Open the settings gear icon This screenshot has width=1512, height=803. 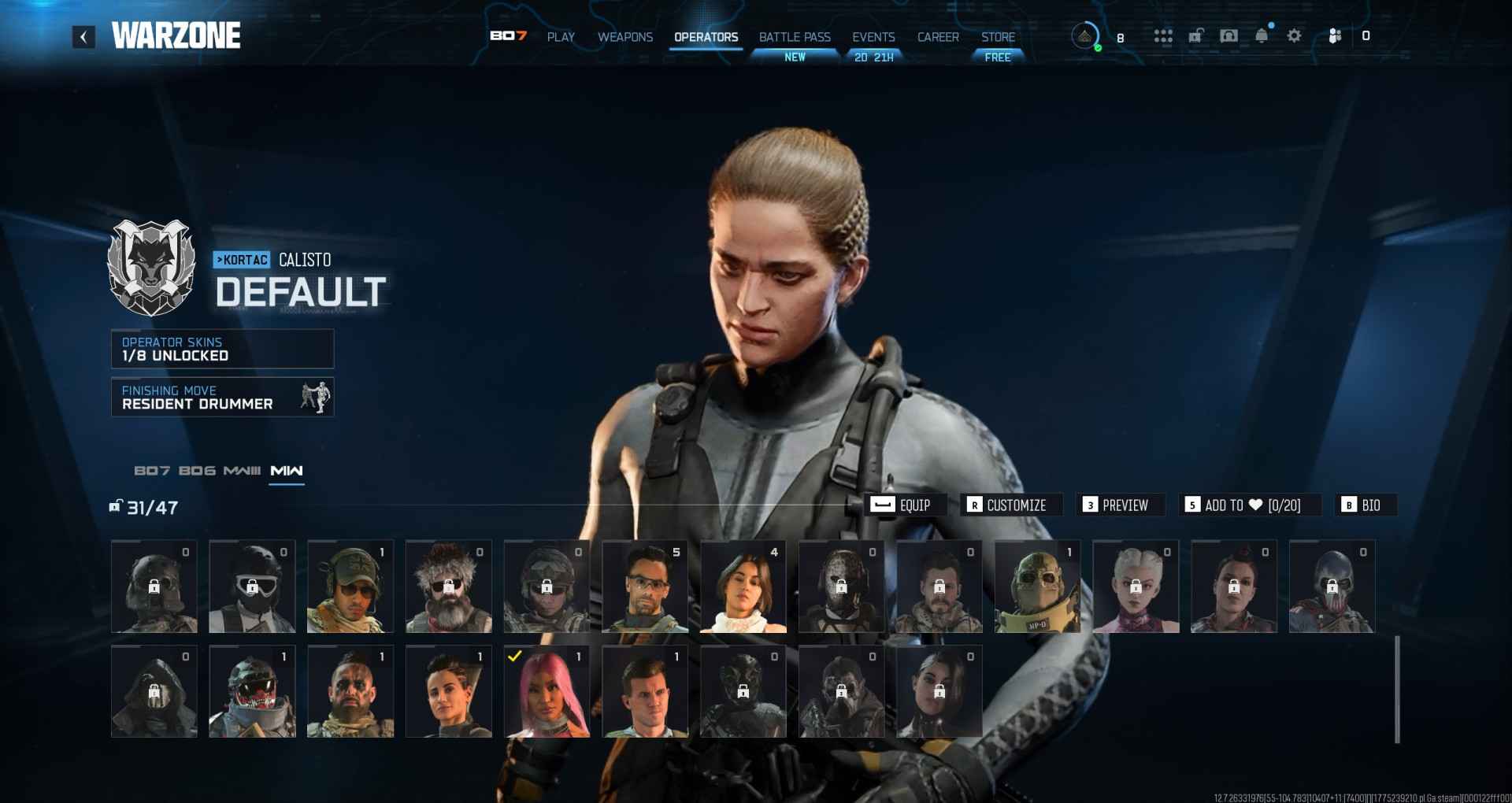coord(1294,35)
